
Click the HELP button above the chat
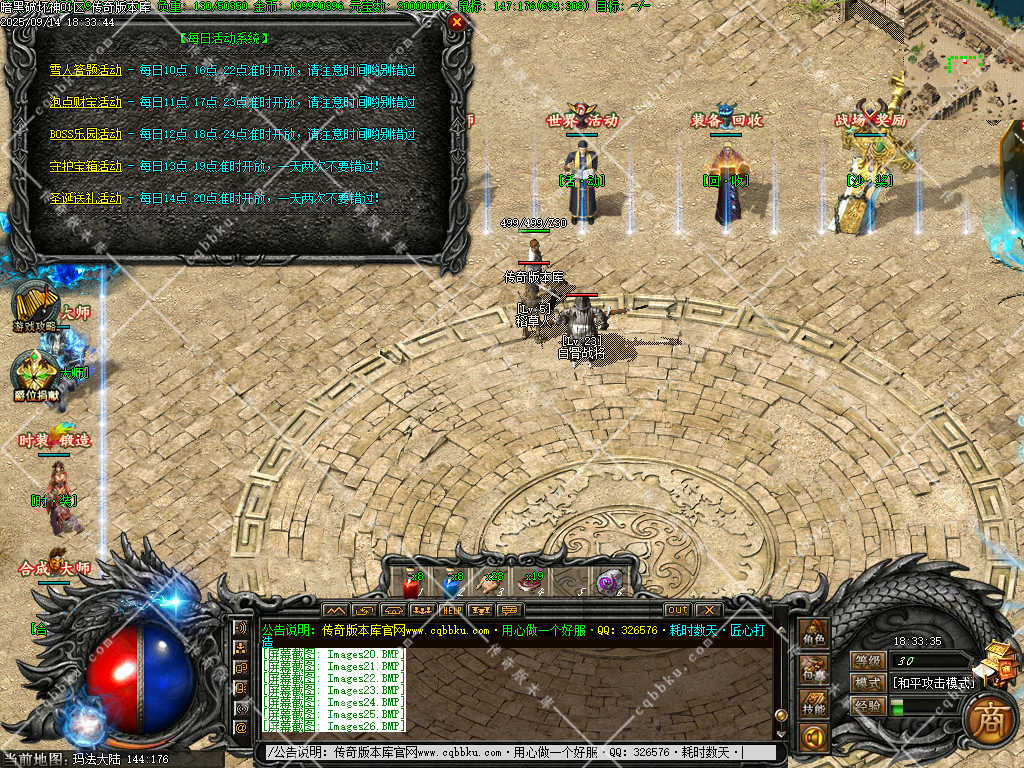coord(452,610)
